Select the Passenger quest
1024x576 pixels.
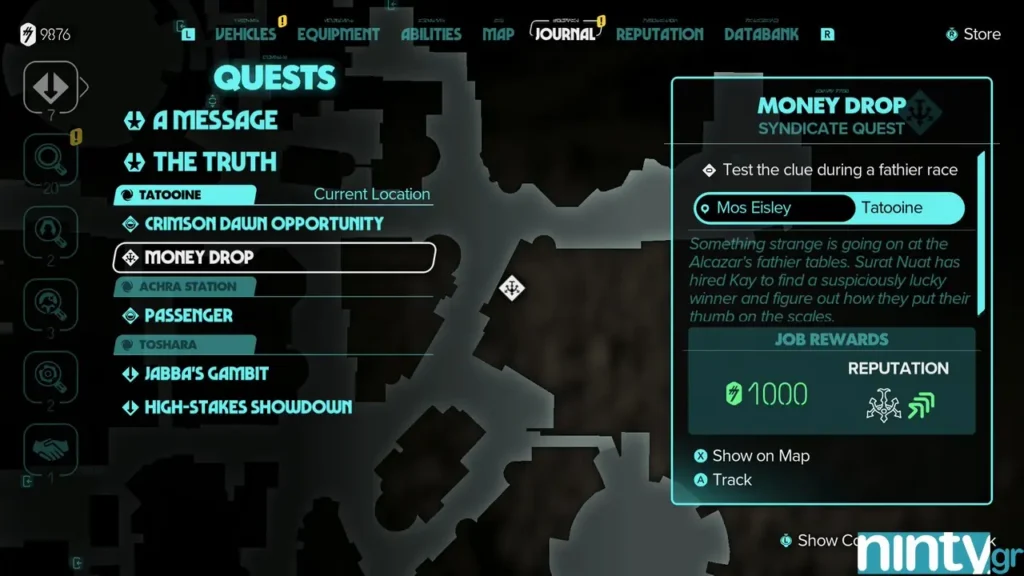[188, 316]
